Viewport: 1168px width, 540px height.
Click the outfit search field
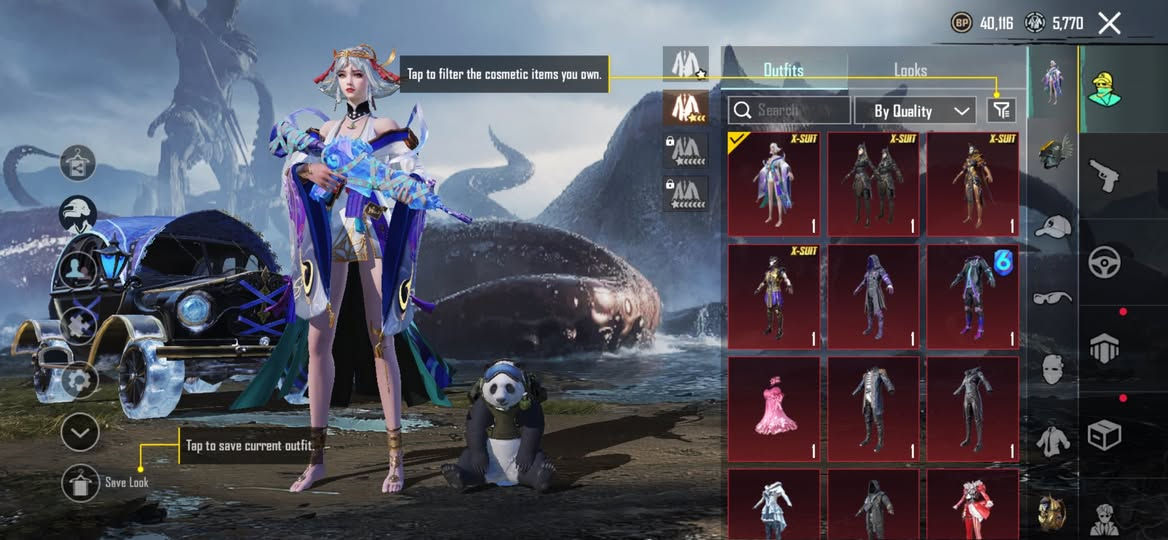789,110
